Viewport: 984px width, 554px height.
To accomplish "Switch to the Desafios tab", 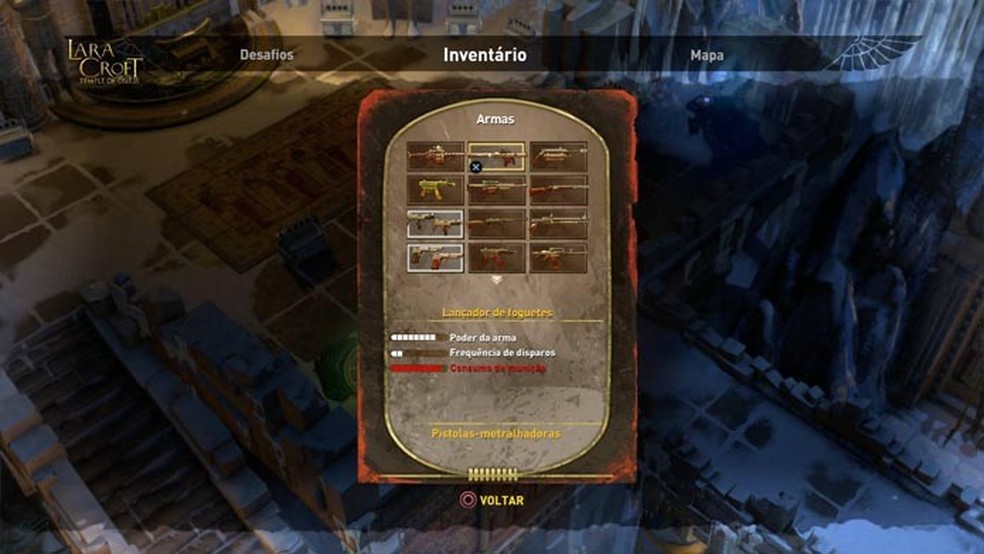I will coord(267,55).
